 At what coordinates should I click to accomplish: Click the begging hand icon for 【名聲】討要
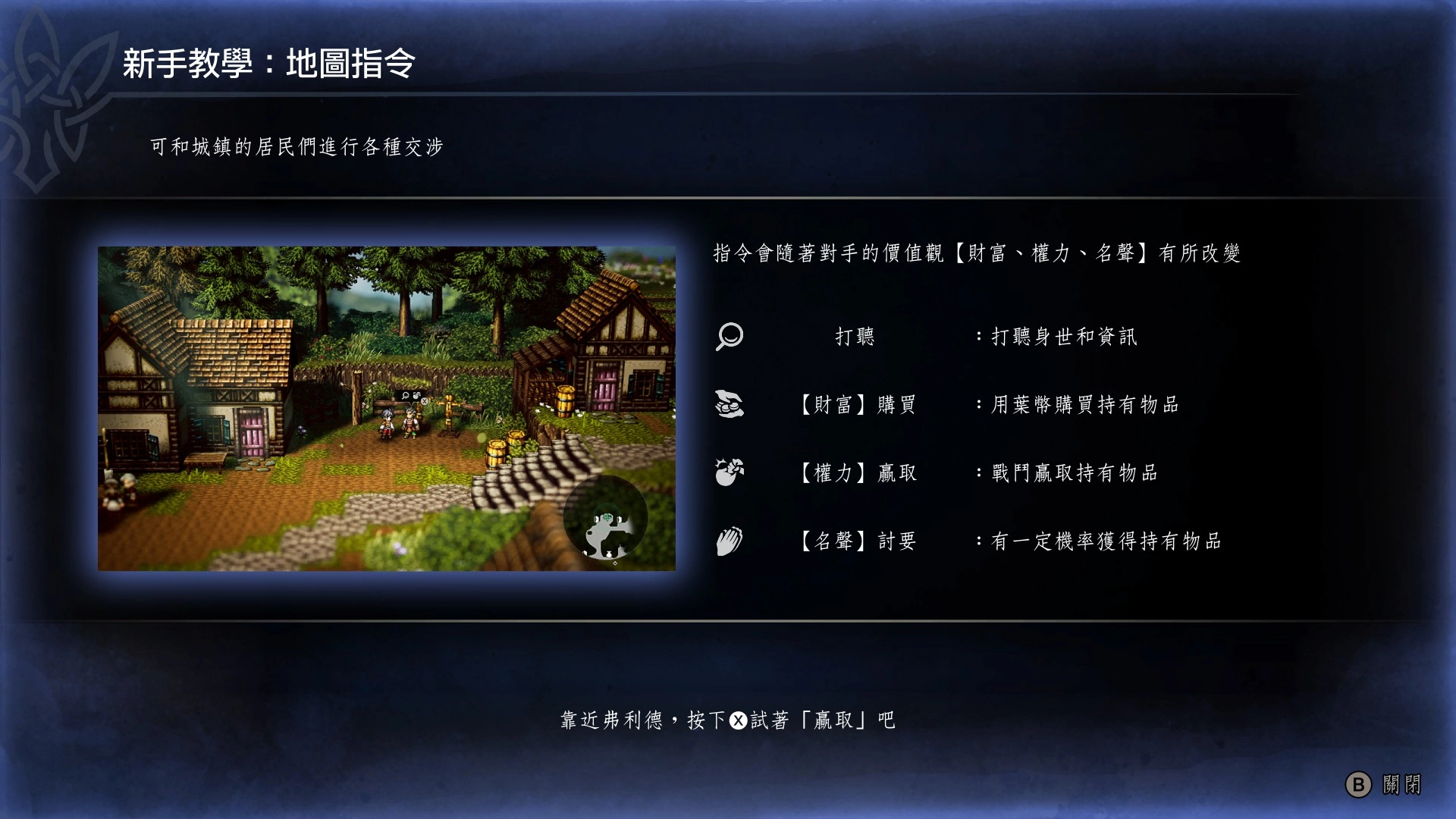point(729,541)
